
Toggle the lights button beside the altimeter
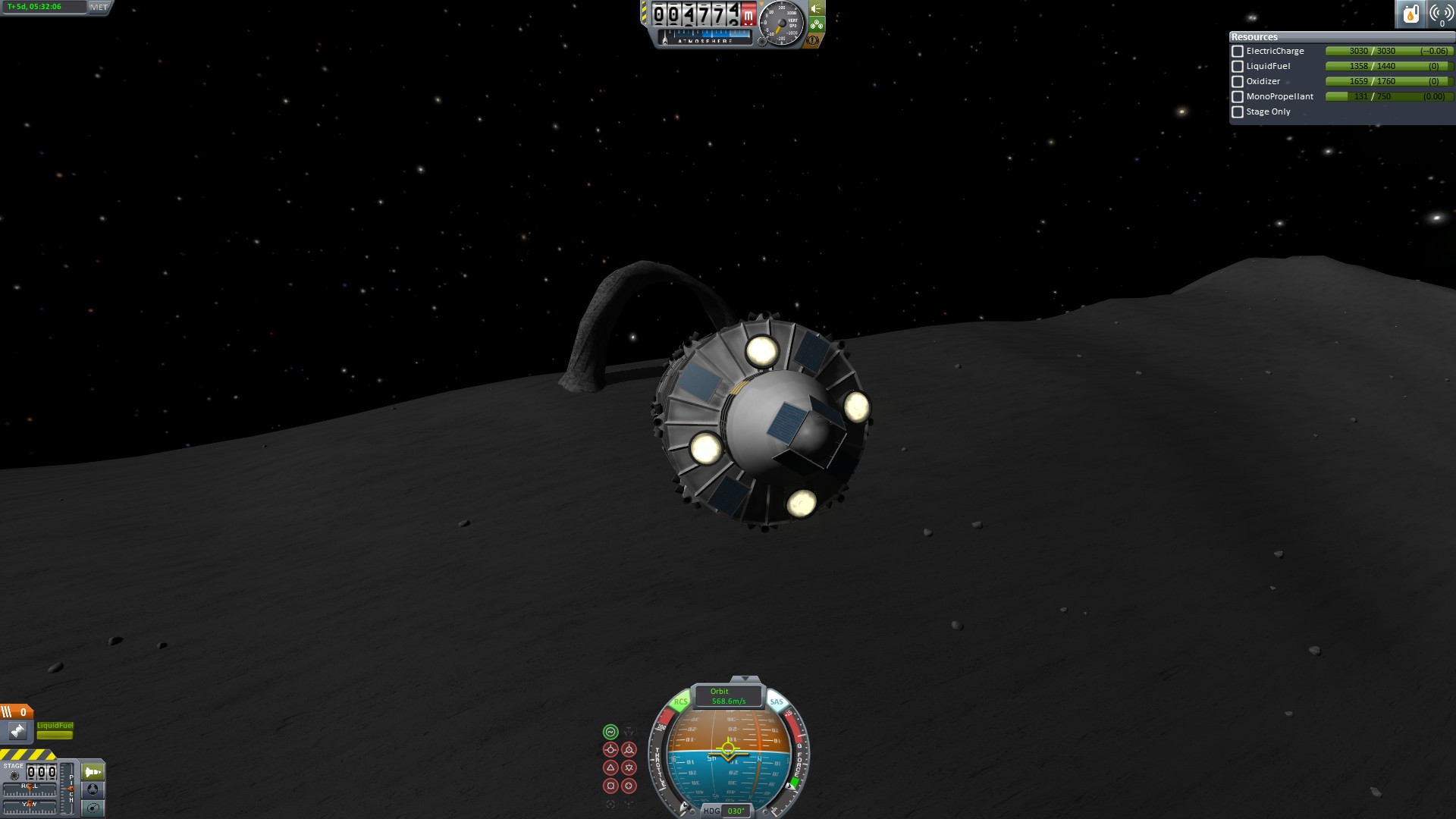click(817, 9)
